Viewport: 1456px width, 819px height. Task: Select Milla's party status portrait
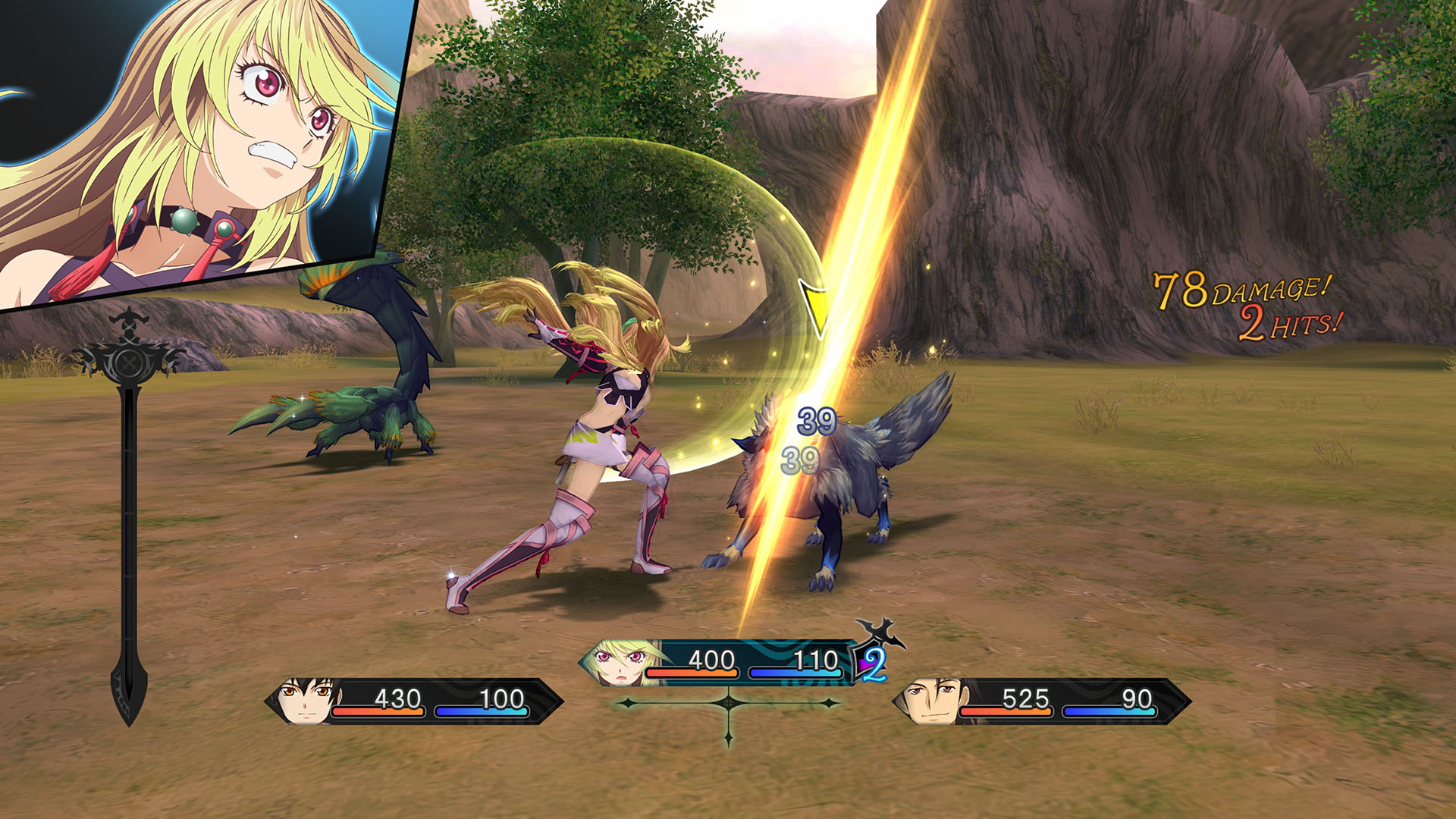click(620, 663)
